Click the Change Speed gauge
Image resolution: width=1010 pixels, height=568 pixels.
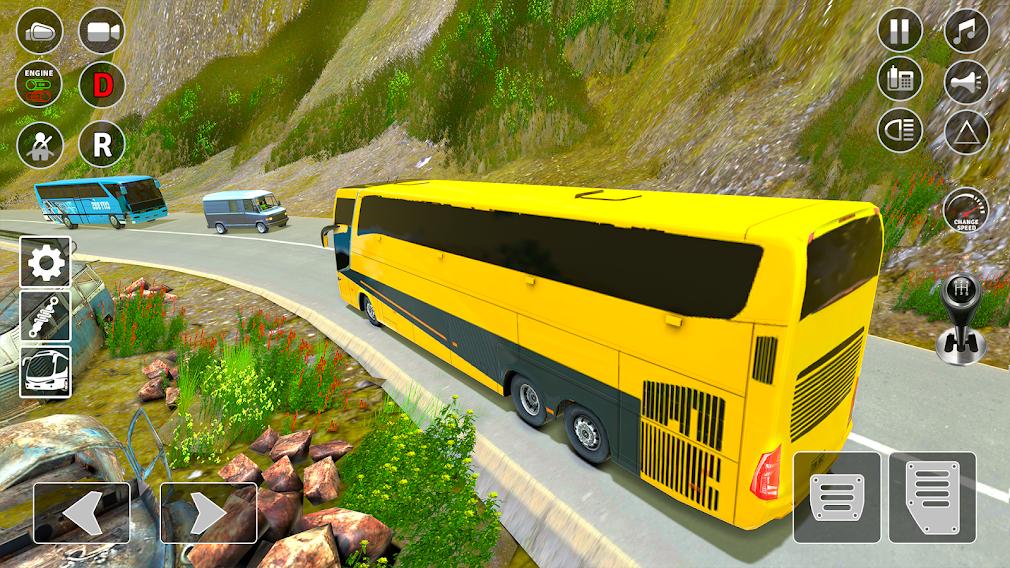pyautogui.click(x=966, y=211)
